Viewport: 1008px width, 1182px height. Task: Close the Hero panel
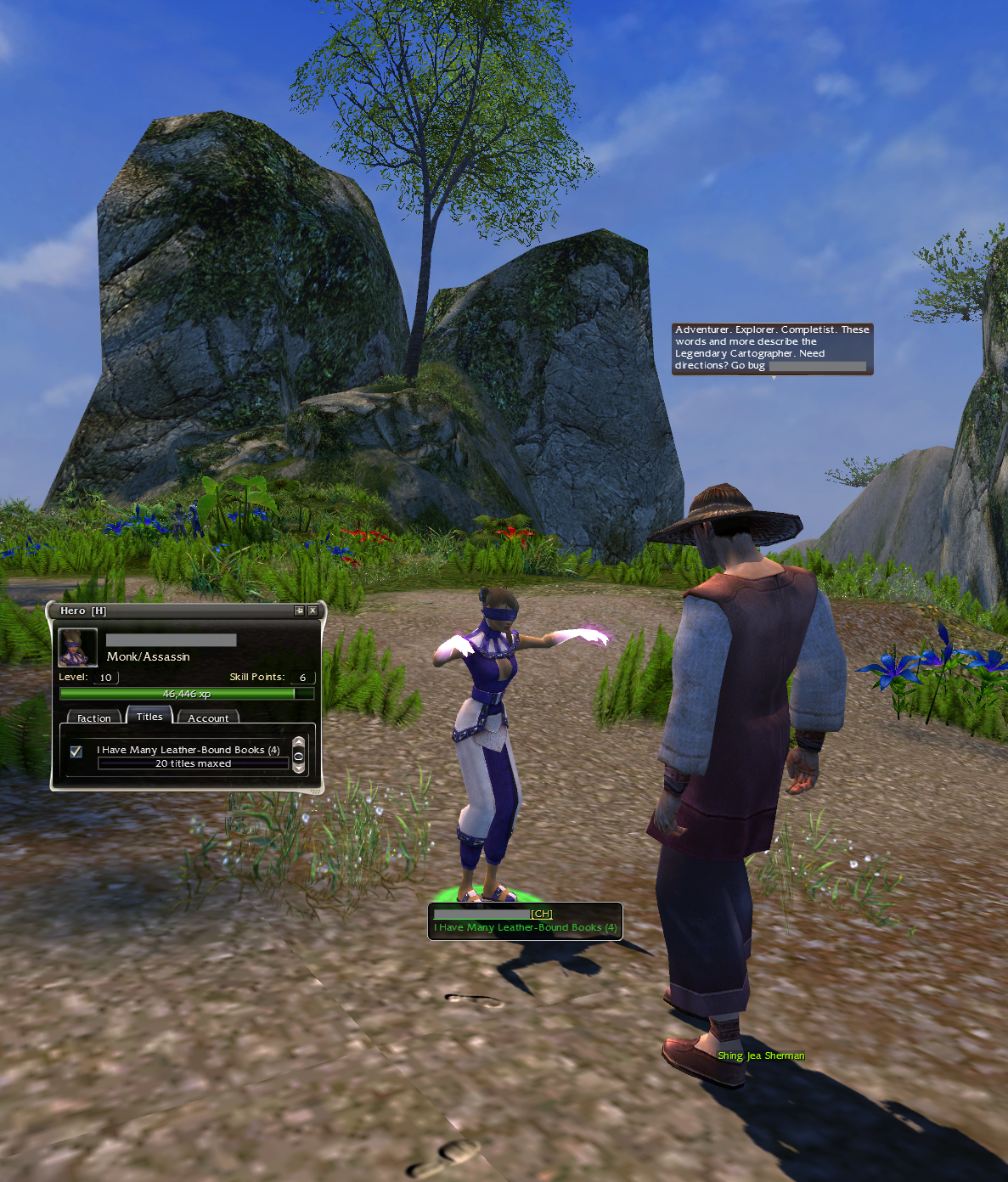click(x=313, y=611)
